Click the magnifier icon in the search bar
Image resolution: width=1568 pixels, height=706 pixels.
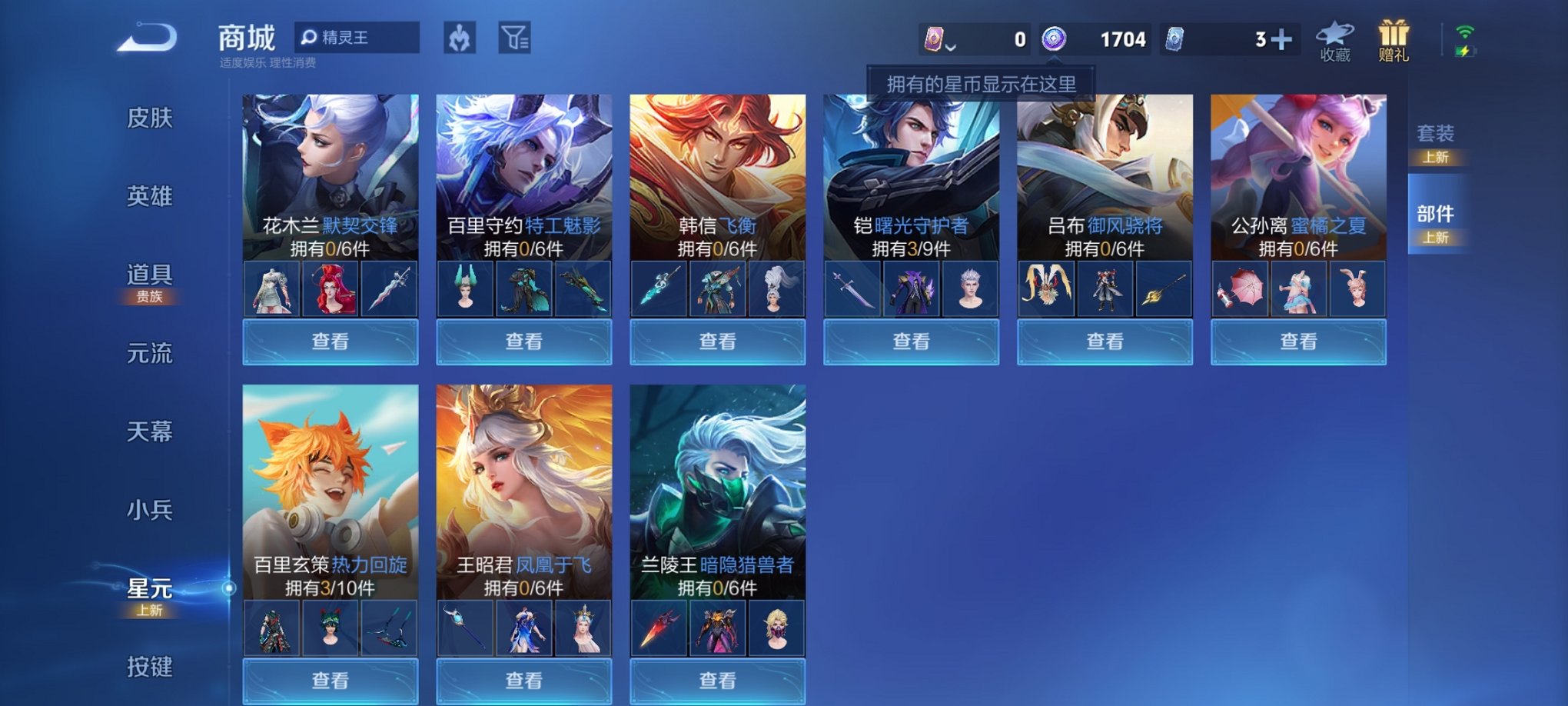click(x=311, y=38)
